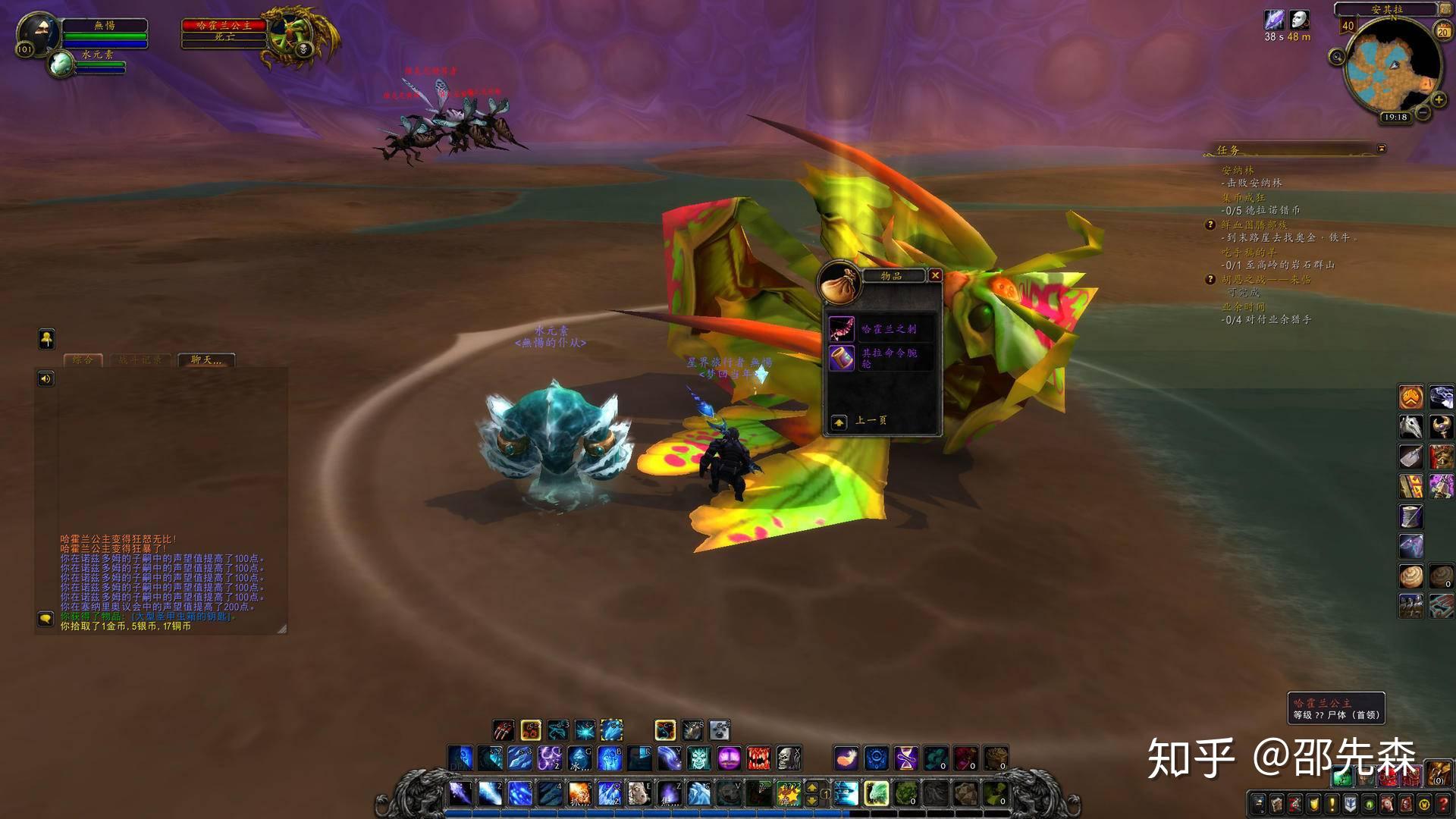Close the loot window
This screenshot has height=819, width=1456.
(935, 275)
